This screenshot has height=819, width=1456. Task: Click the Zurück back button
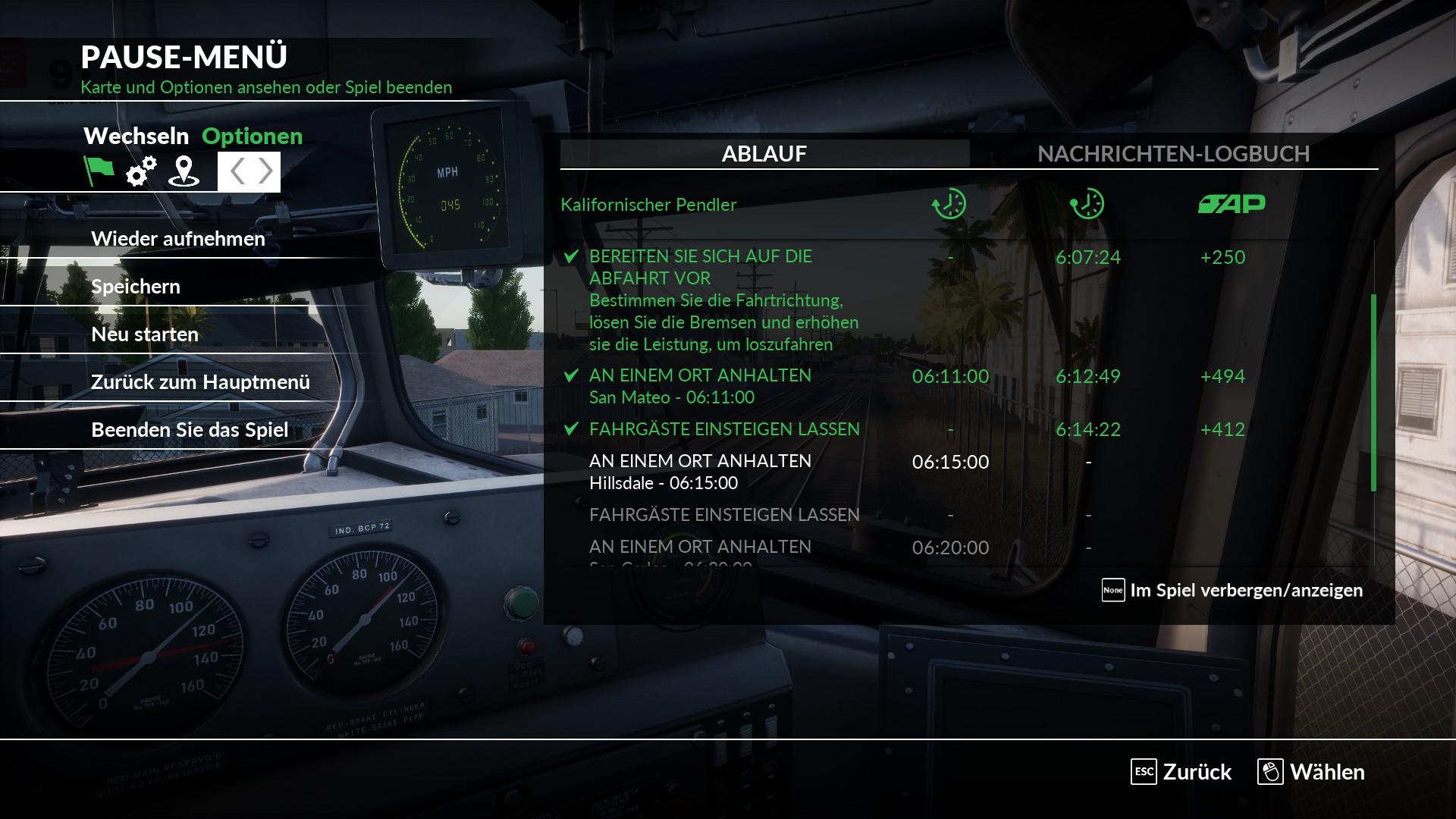(x=1181, y=772)
